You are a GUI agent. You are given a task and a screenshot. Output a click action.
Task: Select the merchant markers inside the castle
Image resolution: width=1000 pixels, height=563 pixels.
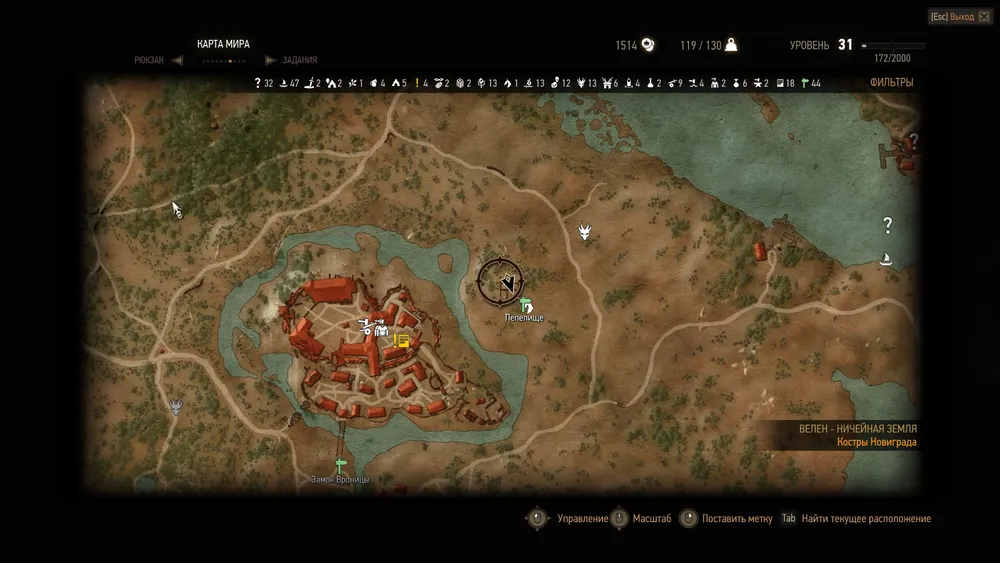(x=373, y=325)
